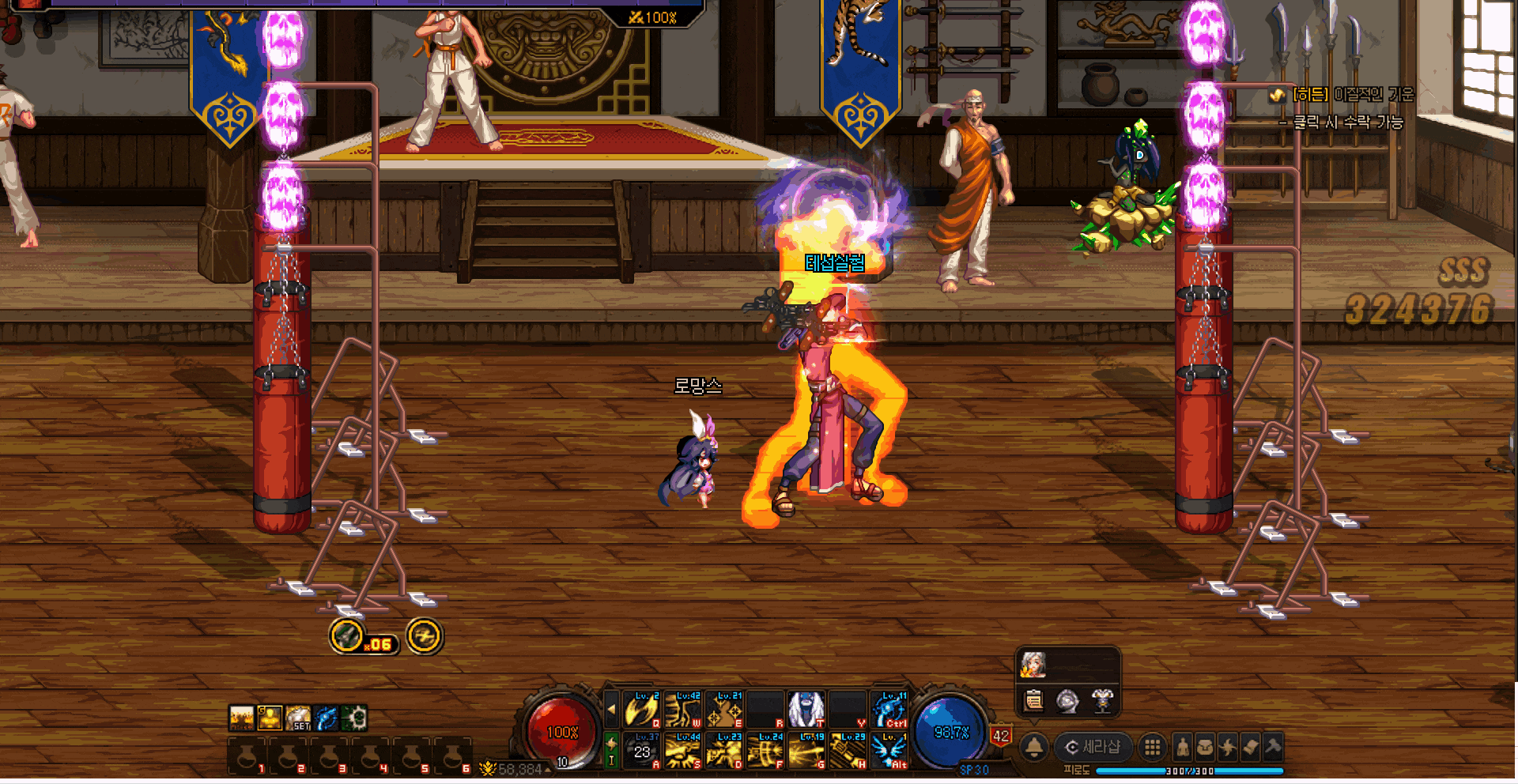Image resolution: width=1518 pixels, height=784 pixels.
Task: Cast the Lv.11 blue skill on Ctrl
Action: 889,710
